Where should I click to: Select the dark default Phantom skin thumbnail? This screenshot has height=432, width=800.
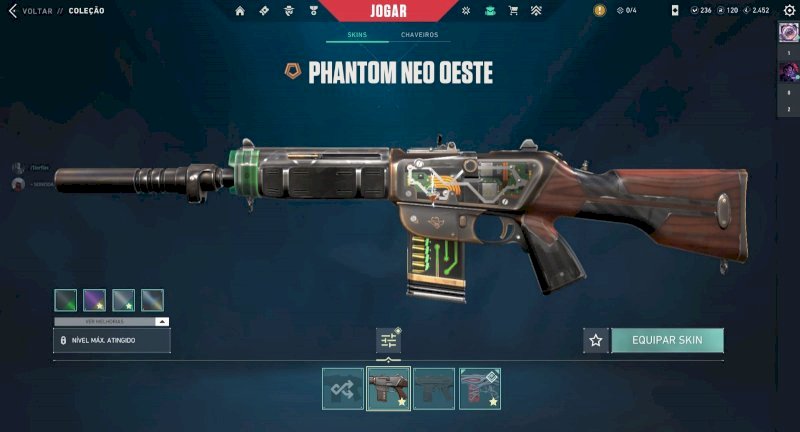pos(434,389)
